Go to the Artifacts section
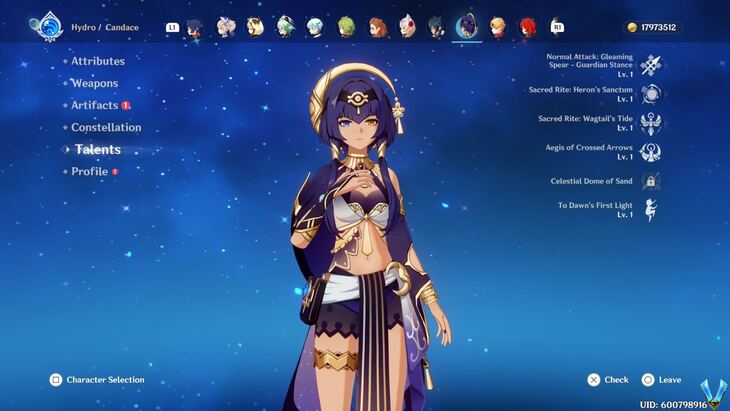This screenshot has height=411, width=730. pos(95,105)
